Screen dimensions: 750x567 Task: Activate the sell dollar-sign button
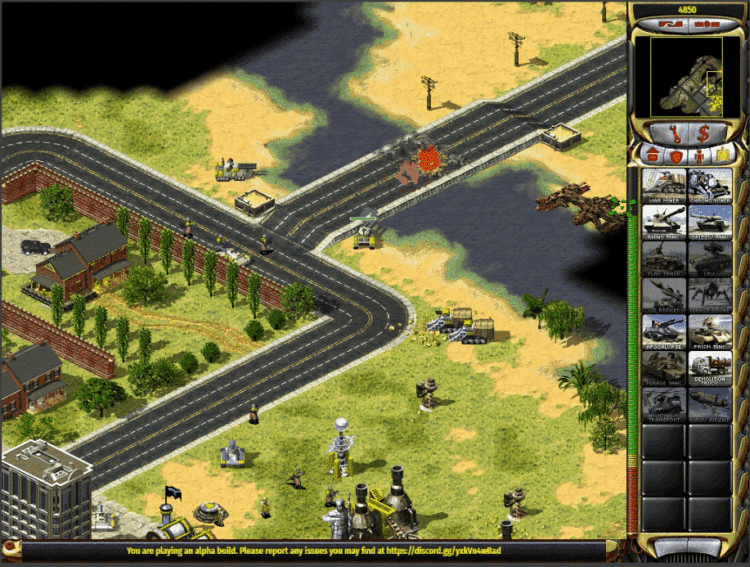pos(703,131)
